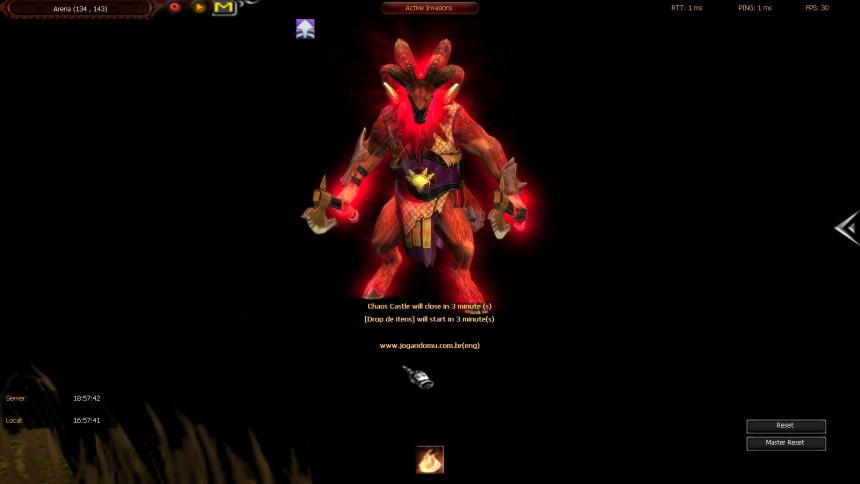Image resolution: width=860 pixels, height=484 pixels.
Task: Select the purple upward arrows buff icon
Action: pos(305,29)
